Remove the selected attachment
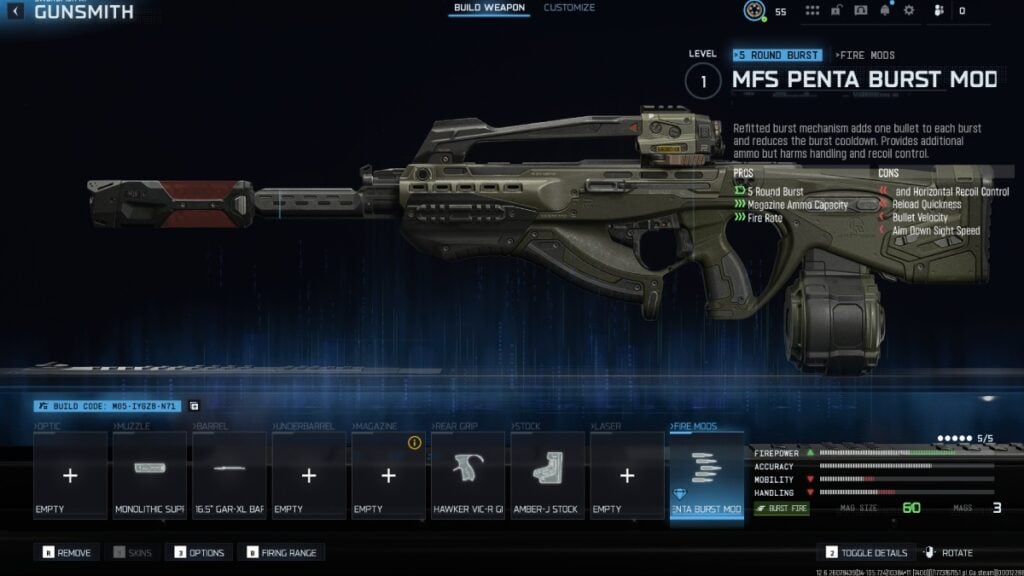This screenshot has width=1024, height=576. pos(68,553)
